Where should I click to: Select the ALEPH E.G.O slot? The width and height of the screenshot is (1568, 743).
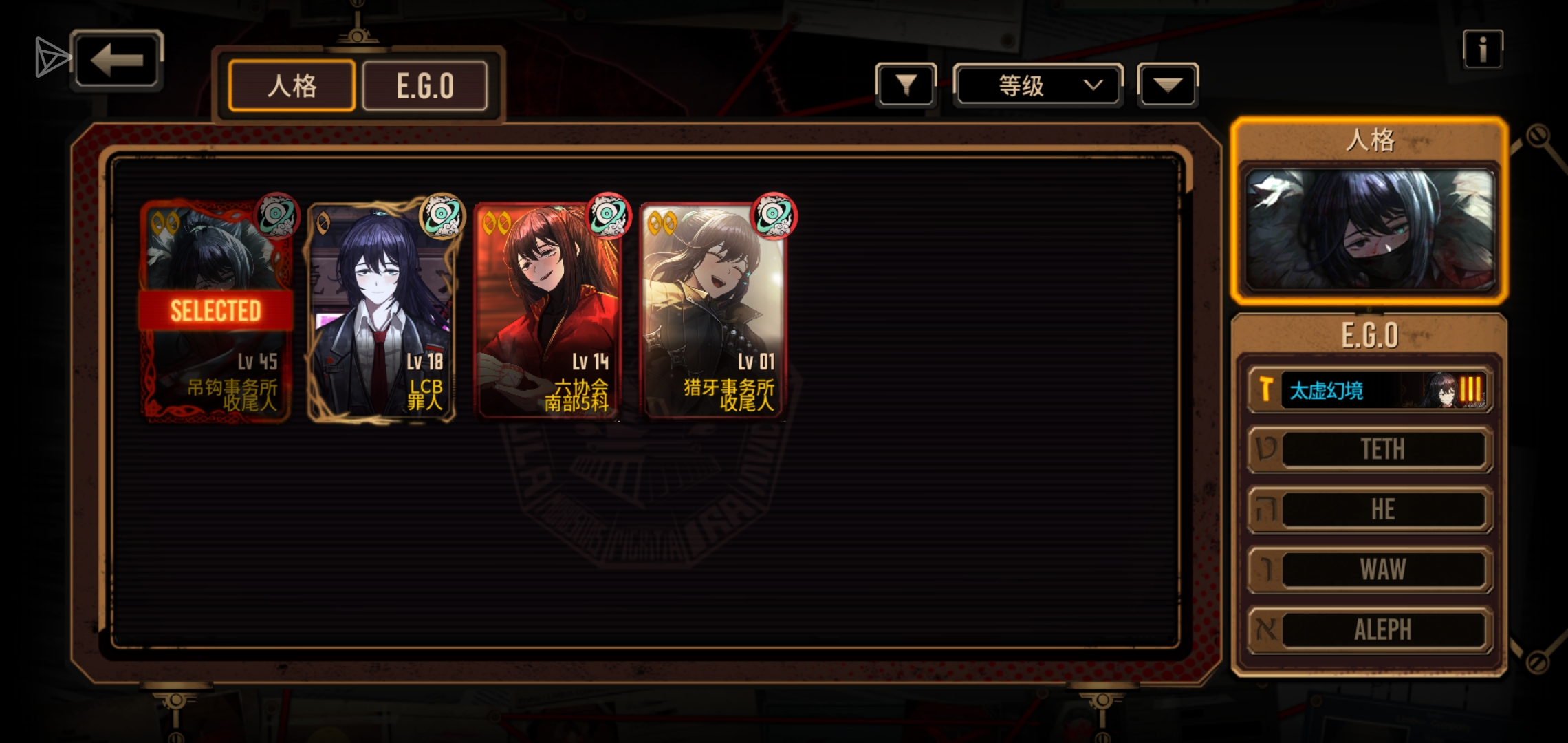tap(1369, 629)
